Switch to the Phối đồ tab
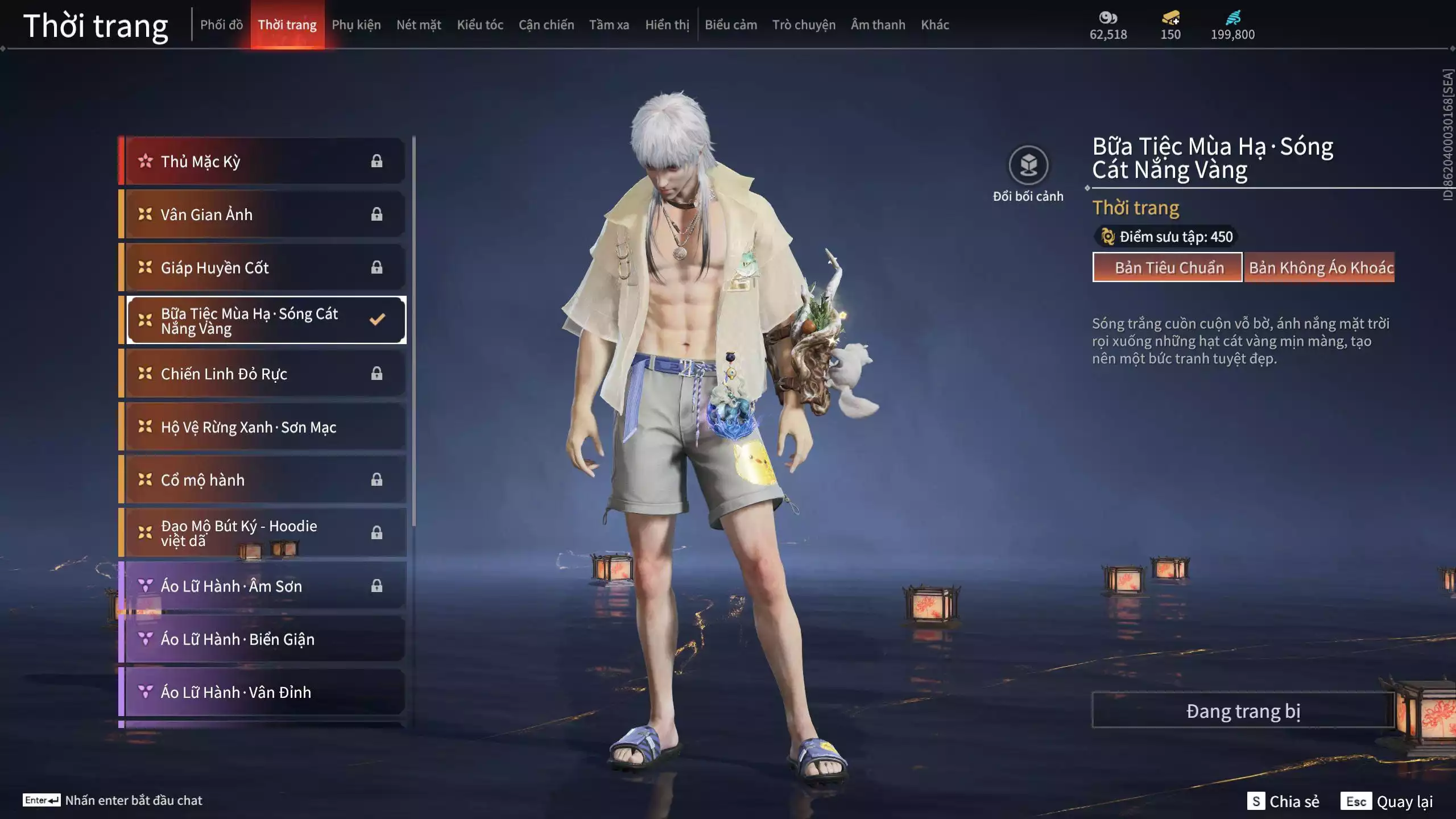 point(221,25)
